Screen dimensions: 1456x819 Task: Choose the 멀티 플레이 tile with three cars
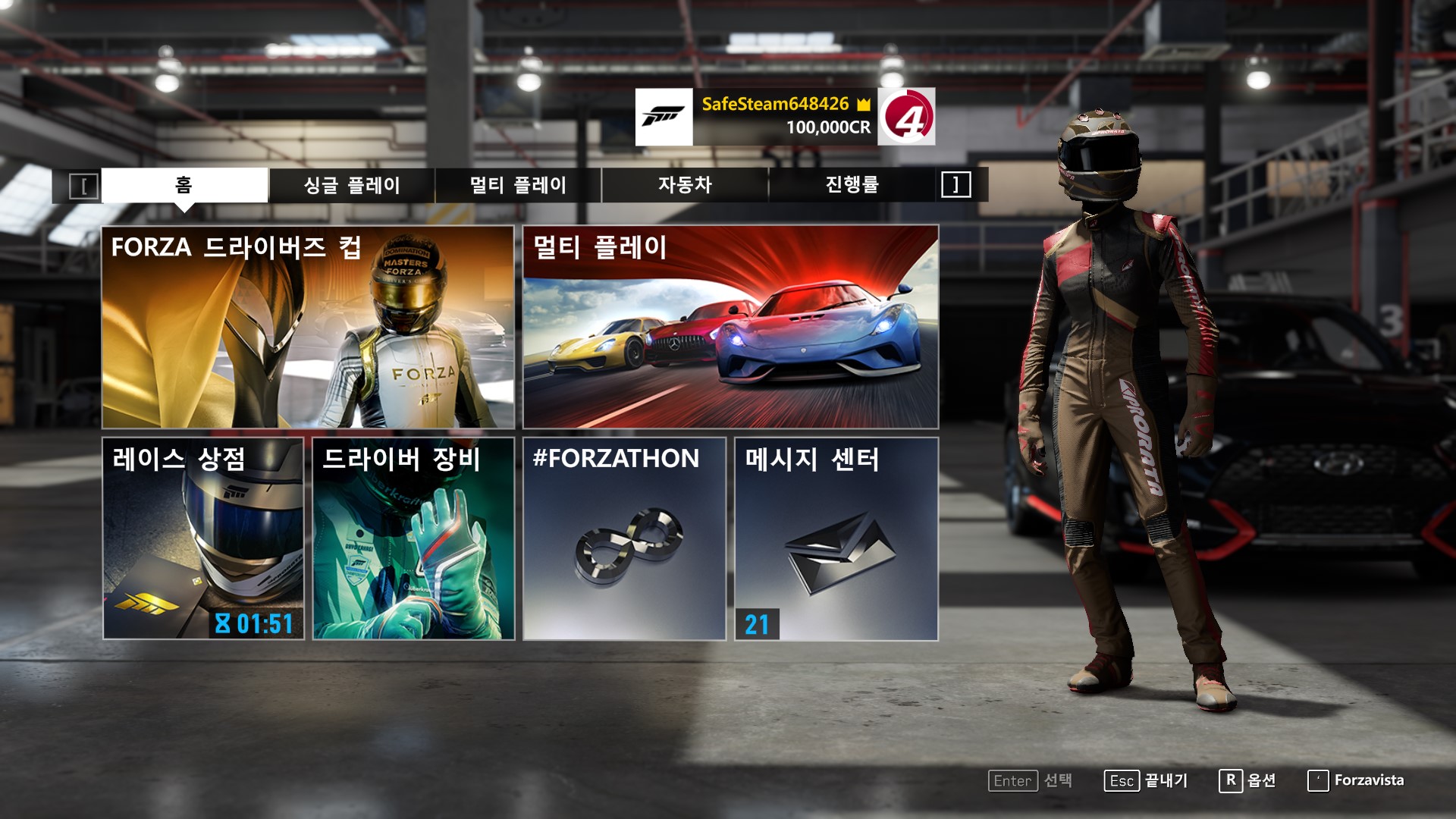tap(730, 327)
